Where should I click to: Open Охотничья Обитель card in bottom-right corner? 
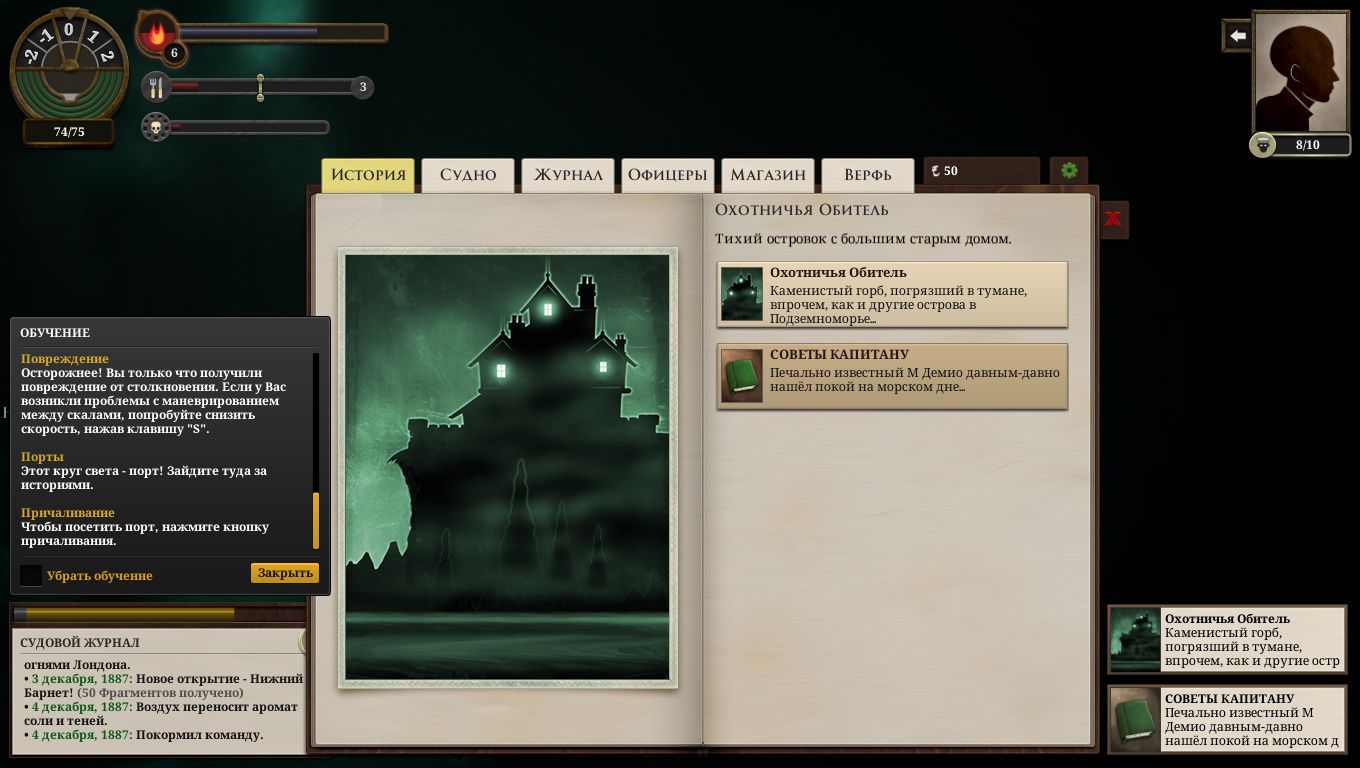point(1227,640)
